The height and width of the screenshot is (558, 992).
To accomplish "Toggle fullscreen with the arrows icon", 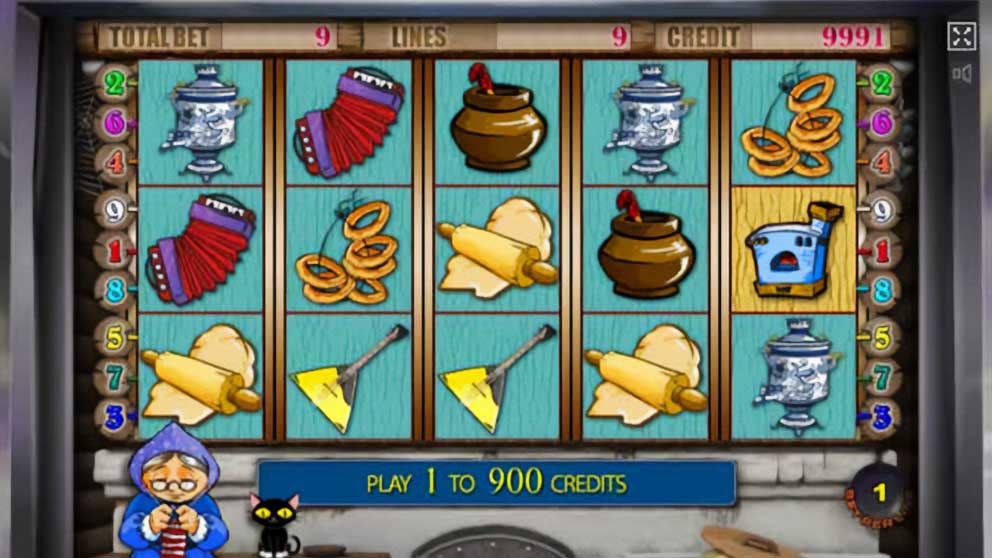I will tap(961, 37).
